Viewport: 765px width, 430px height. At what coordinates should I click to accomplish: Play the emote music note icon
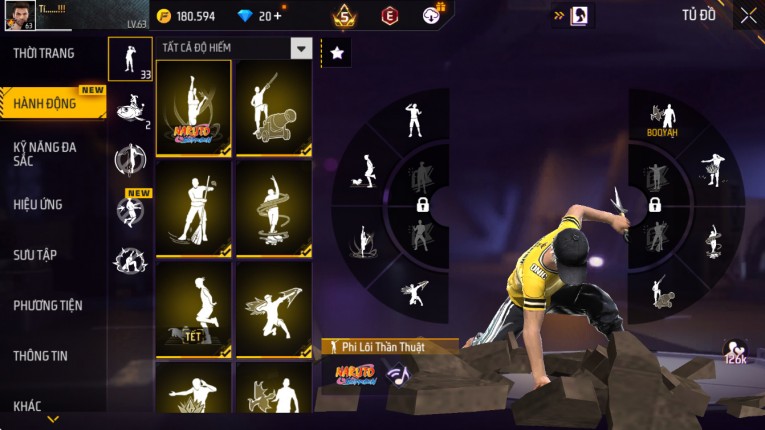(398, 375)
